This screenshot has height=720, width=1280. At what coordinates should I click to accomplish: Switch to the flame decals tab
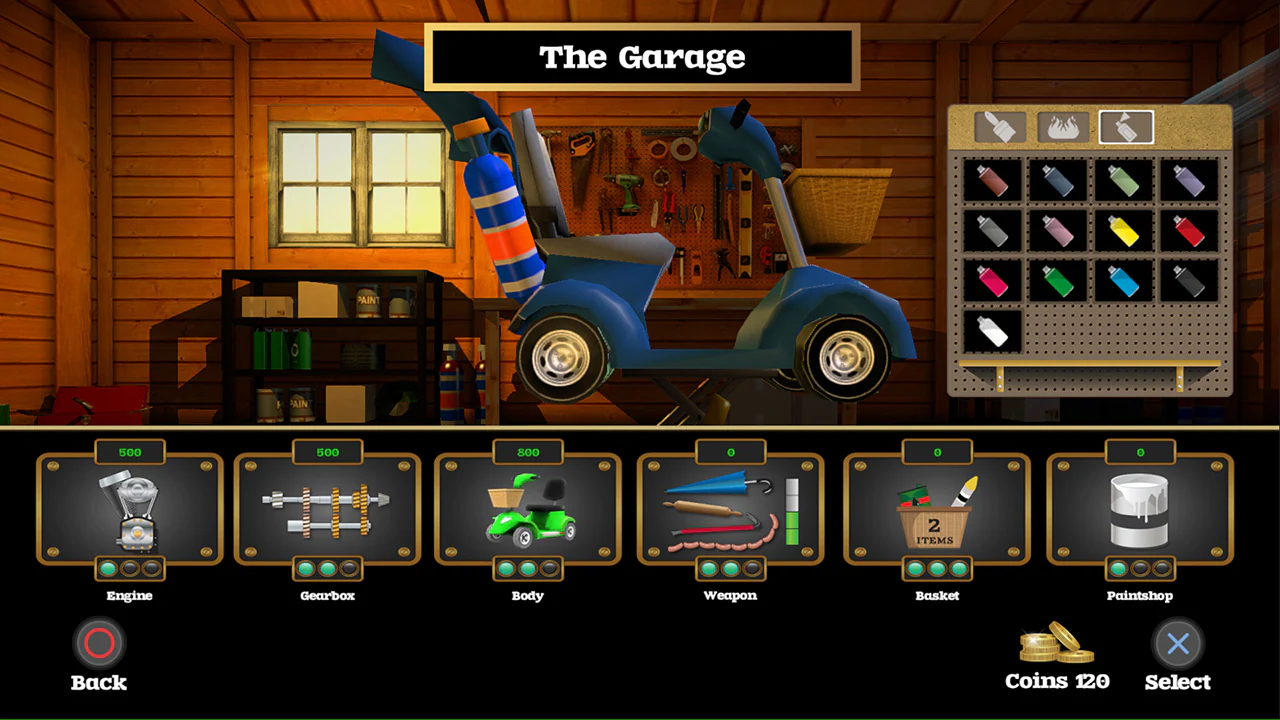[x=1062, y=125]
